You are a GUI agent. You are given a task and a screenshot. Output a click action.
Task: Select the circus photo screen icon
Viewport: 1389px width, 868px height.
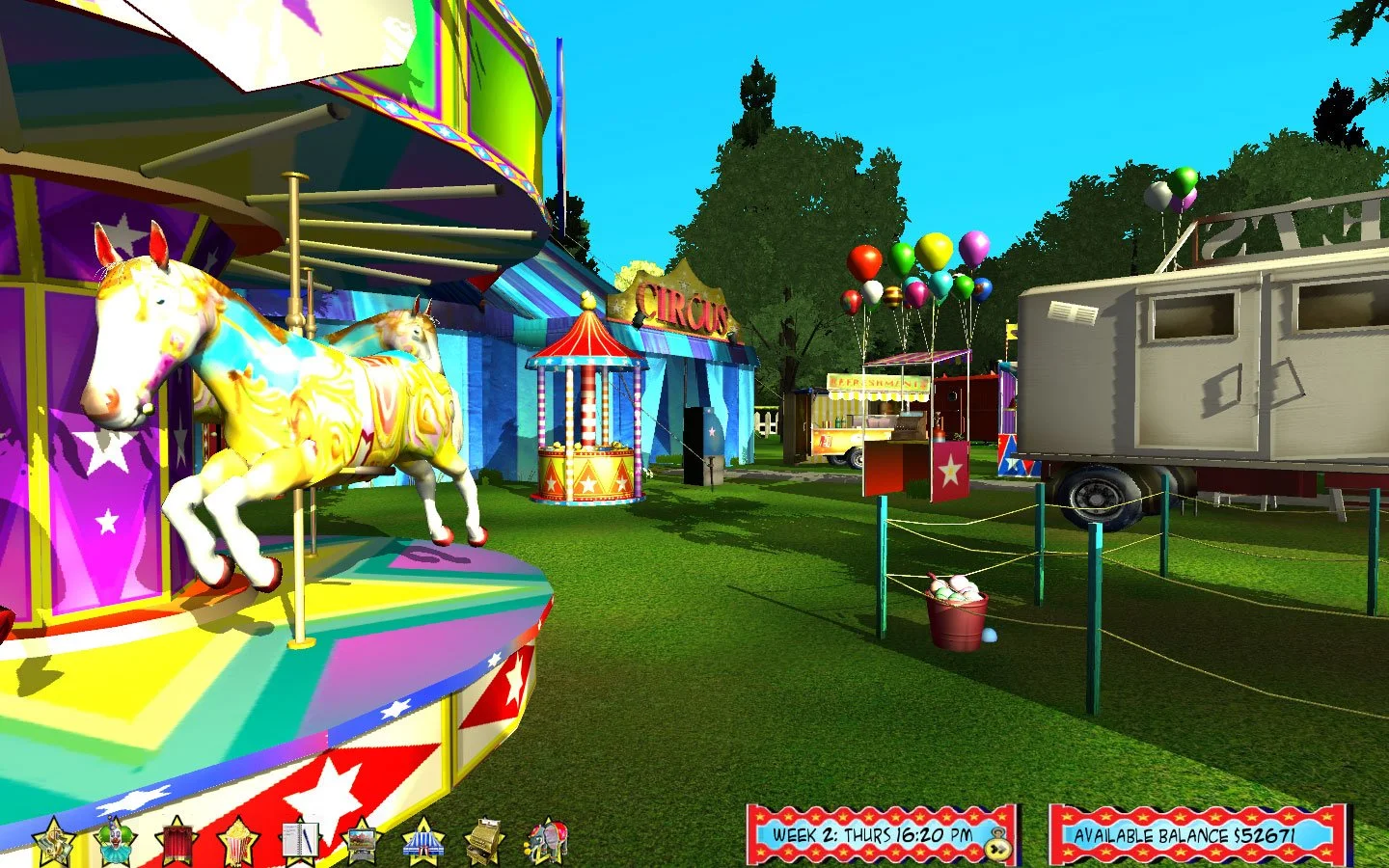[361, 839]
